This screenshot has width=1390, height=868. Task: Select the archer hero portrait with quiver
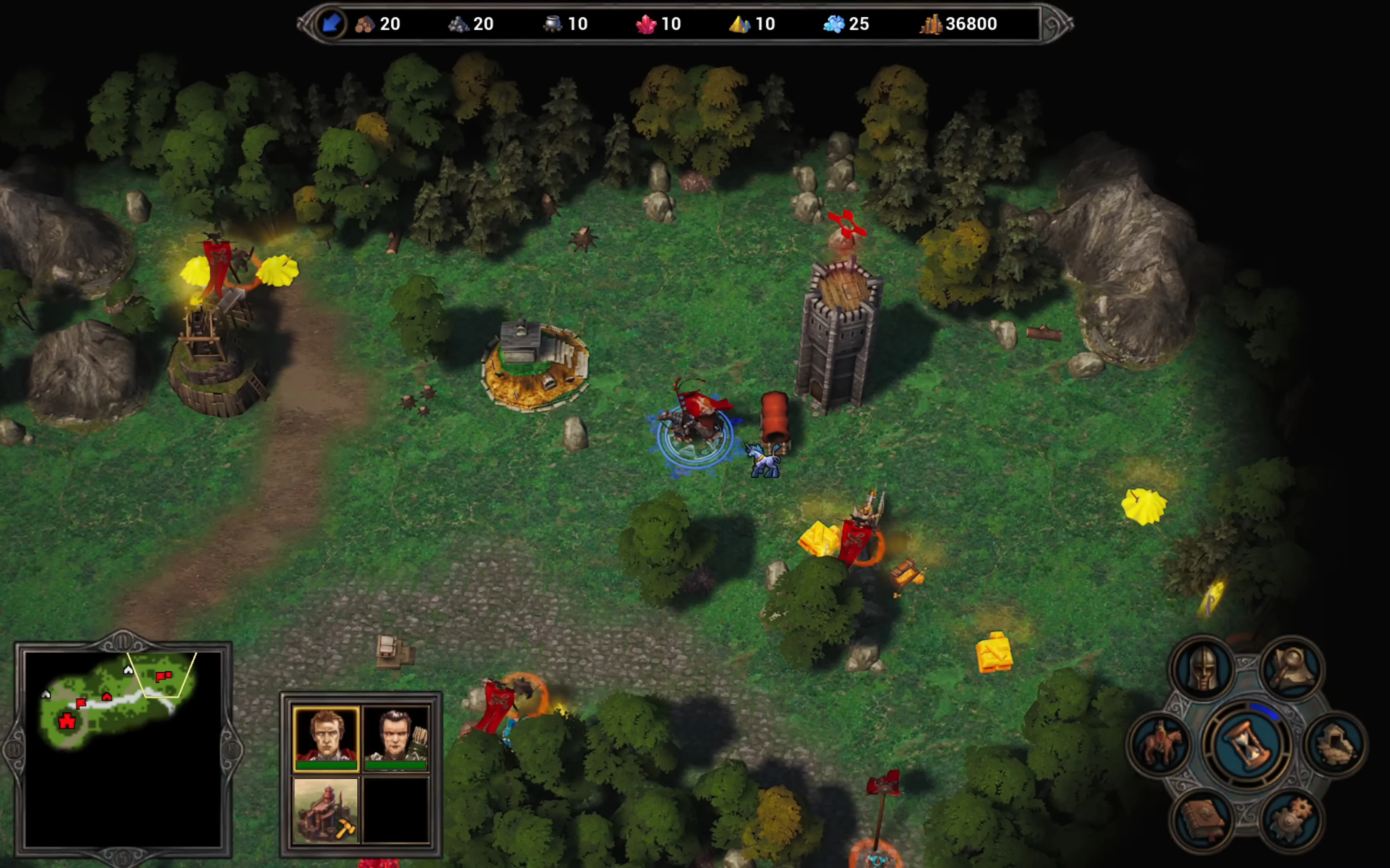(x=396, y=738)
